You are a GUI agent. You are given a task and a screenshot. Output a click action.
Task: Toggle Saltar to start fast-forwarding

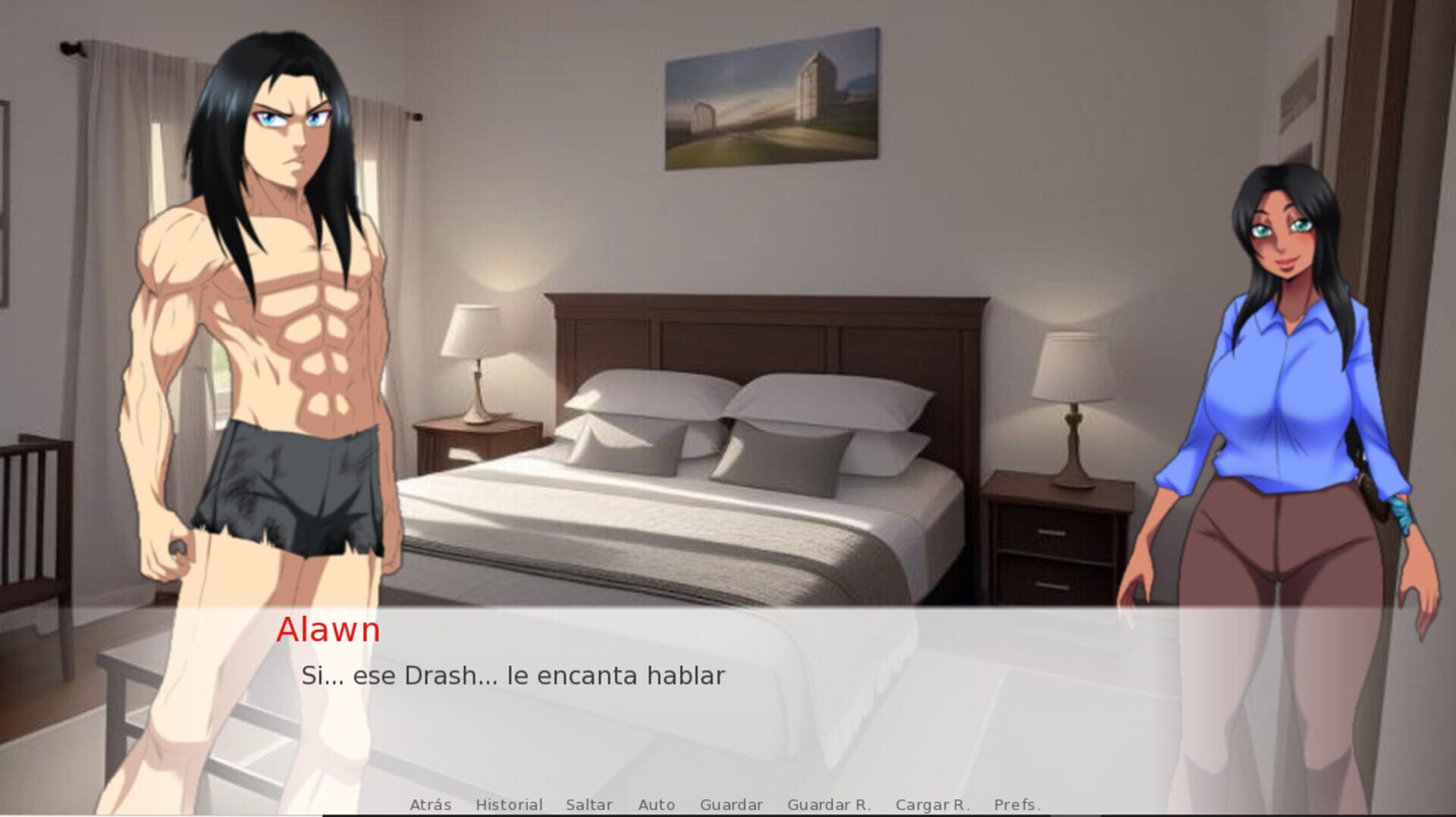tap(589, 805)
